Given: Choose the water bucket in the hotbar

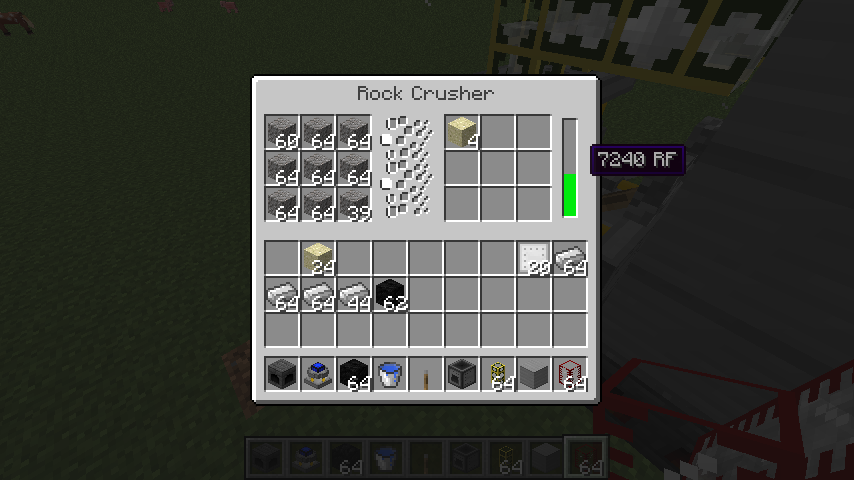Looking at the screenshot, I should pos(391,374).
